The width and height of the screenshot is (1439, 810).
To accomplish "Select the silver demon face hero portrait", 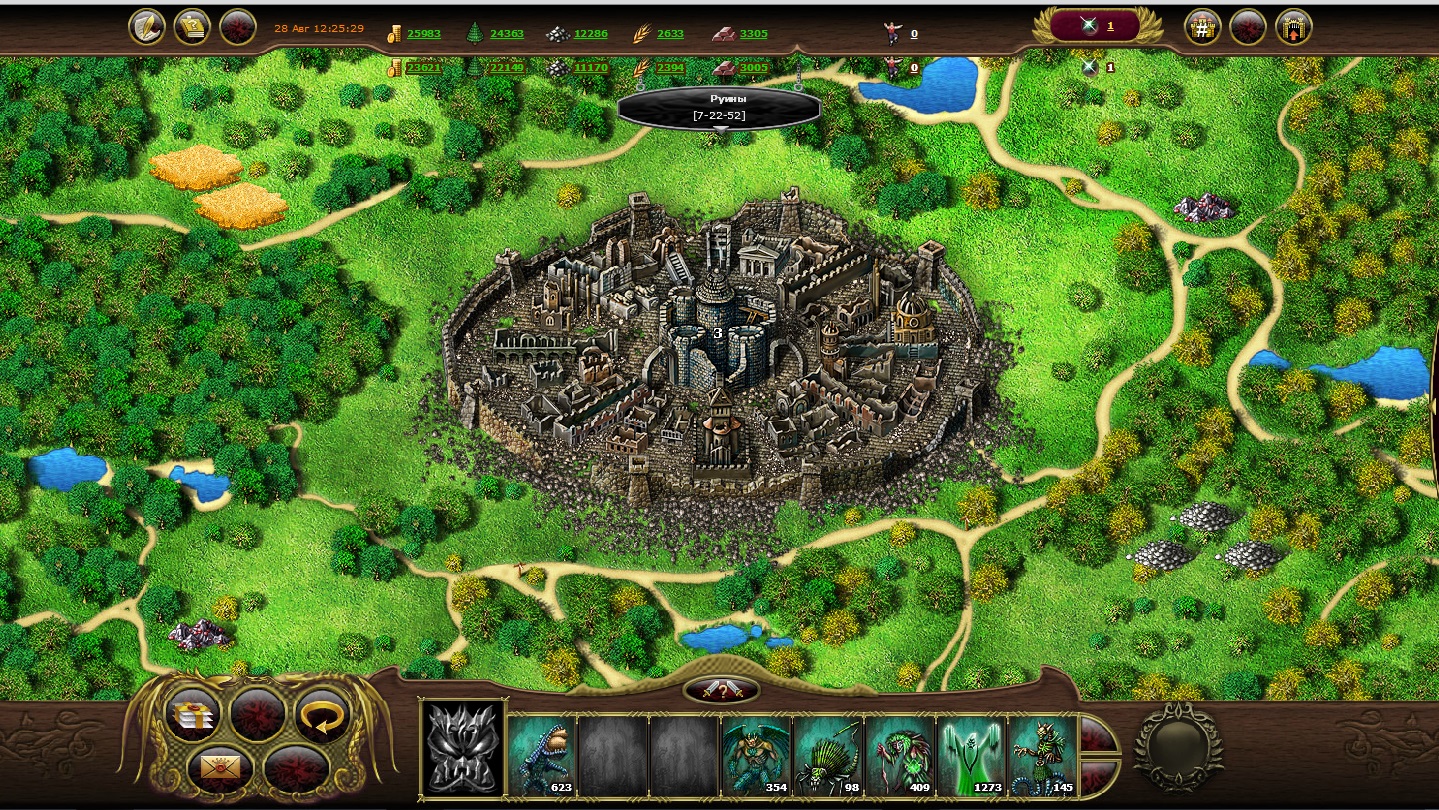I will (x=462, y=749).
